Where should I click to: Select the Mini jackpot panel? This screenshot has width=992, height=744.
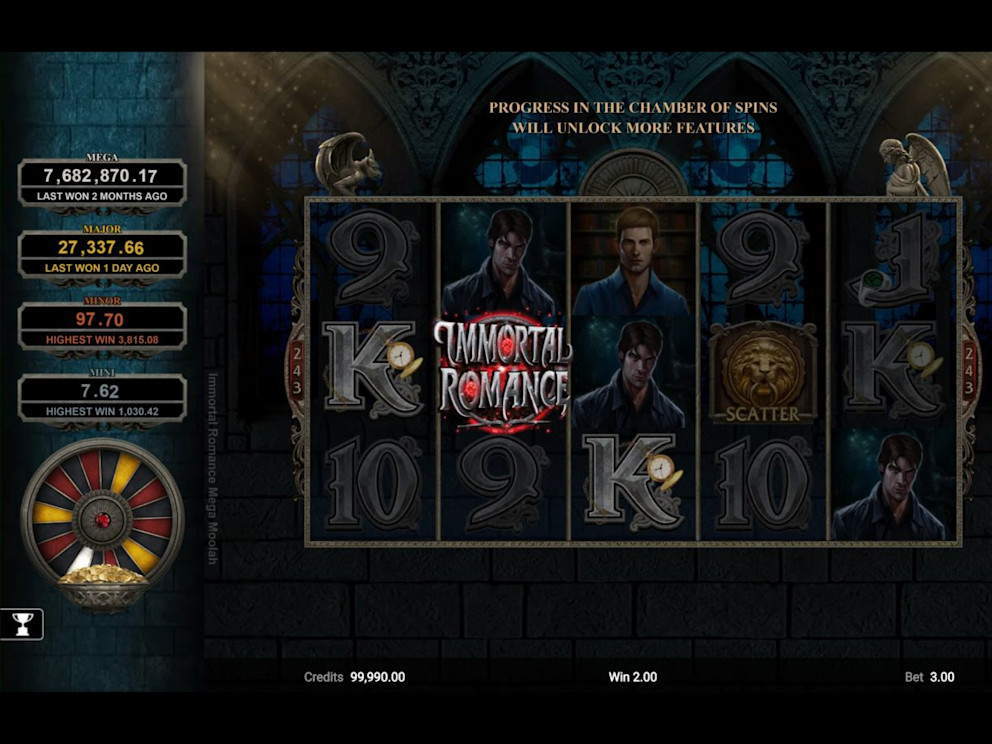[x=102, y=398]
